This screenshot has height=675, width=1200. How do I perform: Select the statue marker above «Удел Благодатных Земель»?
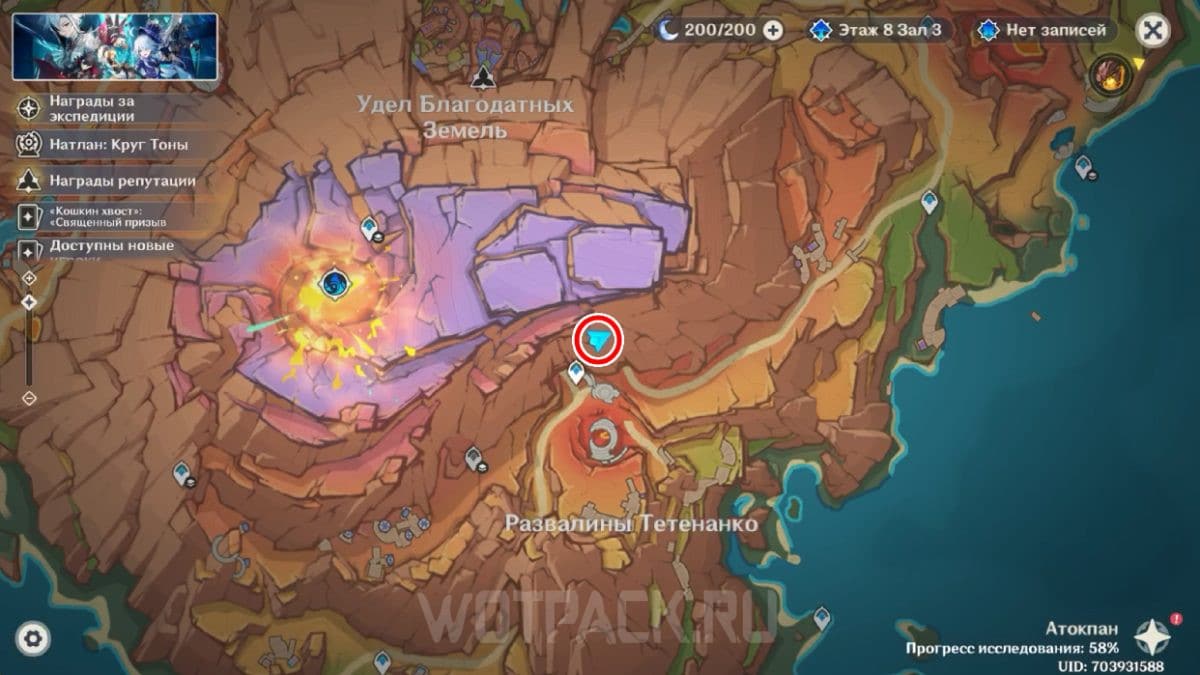click(484, 77)
